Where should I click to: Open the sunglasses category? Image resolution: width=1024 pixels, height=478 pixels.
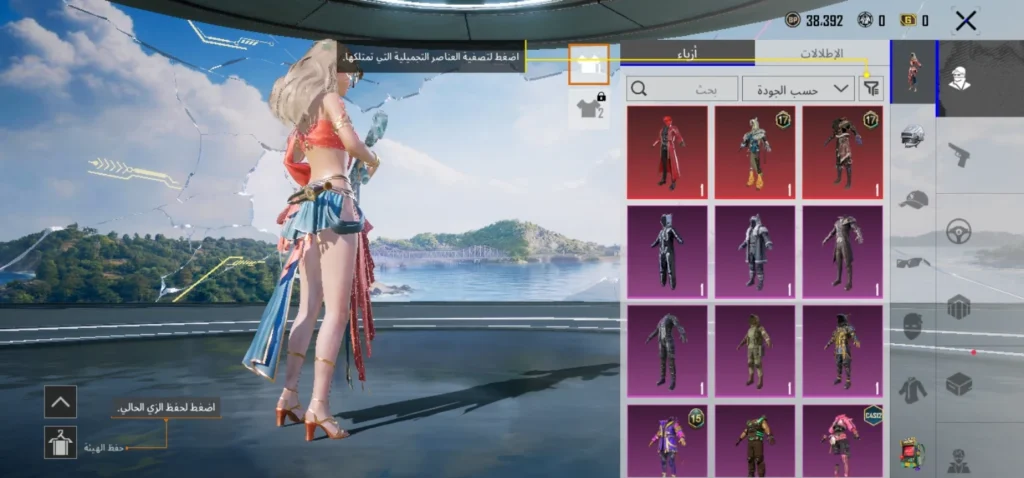click(x=912, y=263)
